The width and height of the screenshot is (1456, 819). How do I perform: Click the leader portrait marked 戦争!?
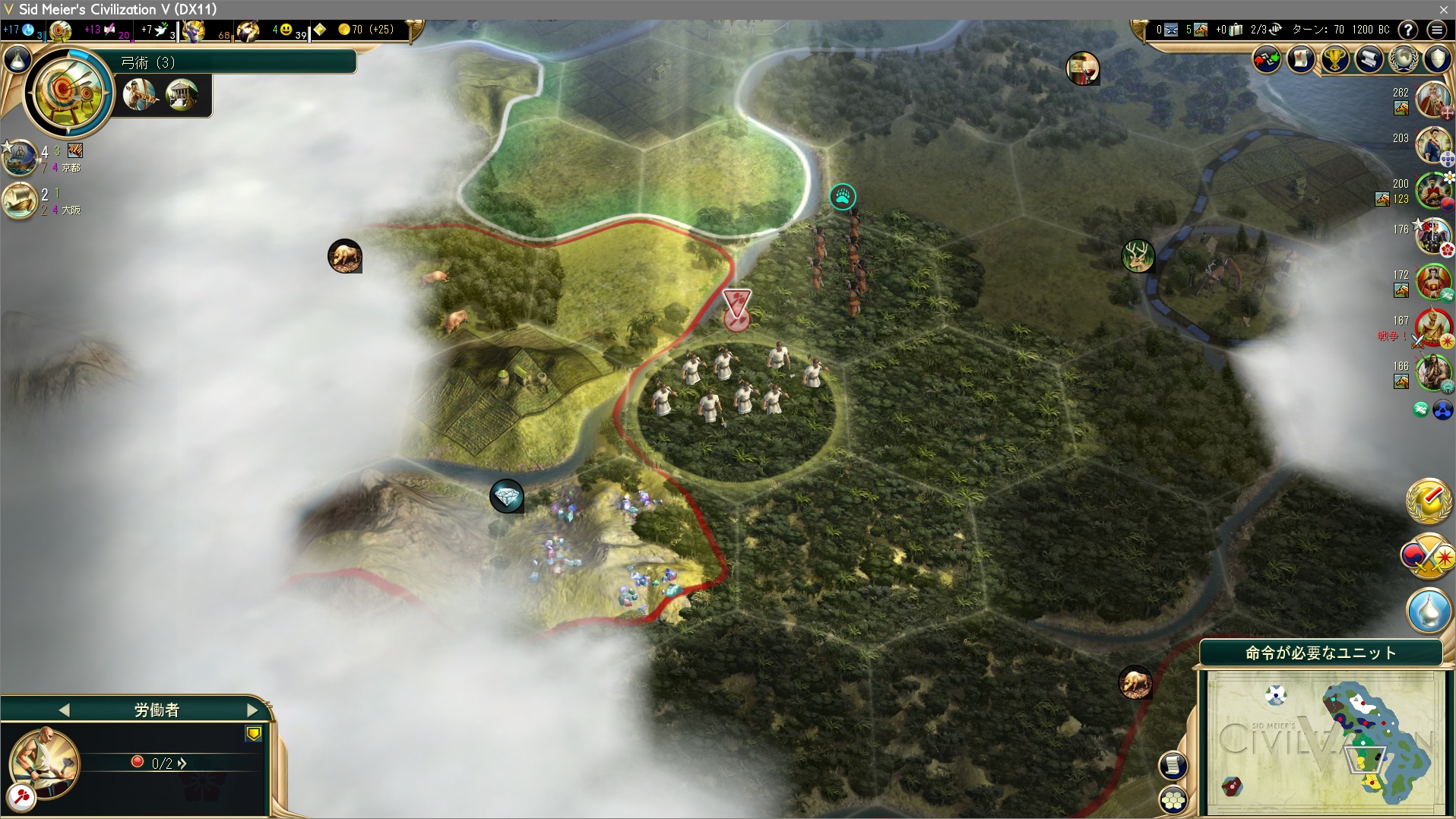tap(1432, 327)
